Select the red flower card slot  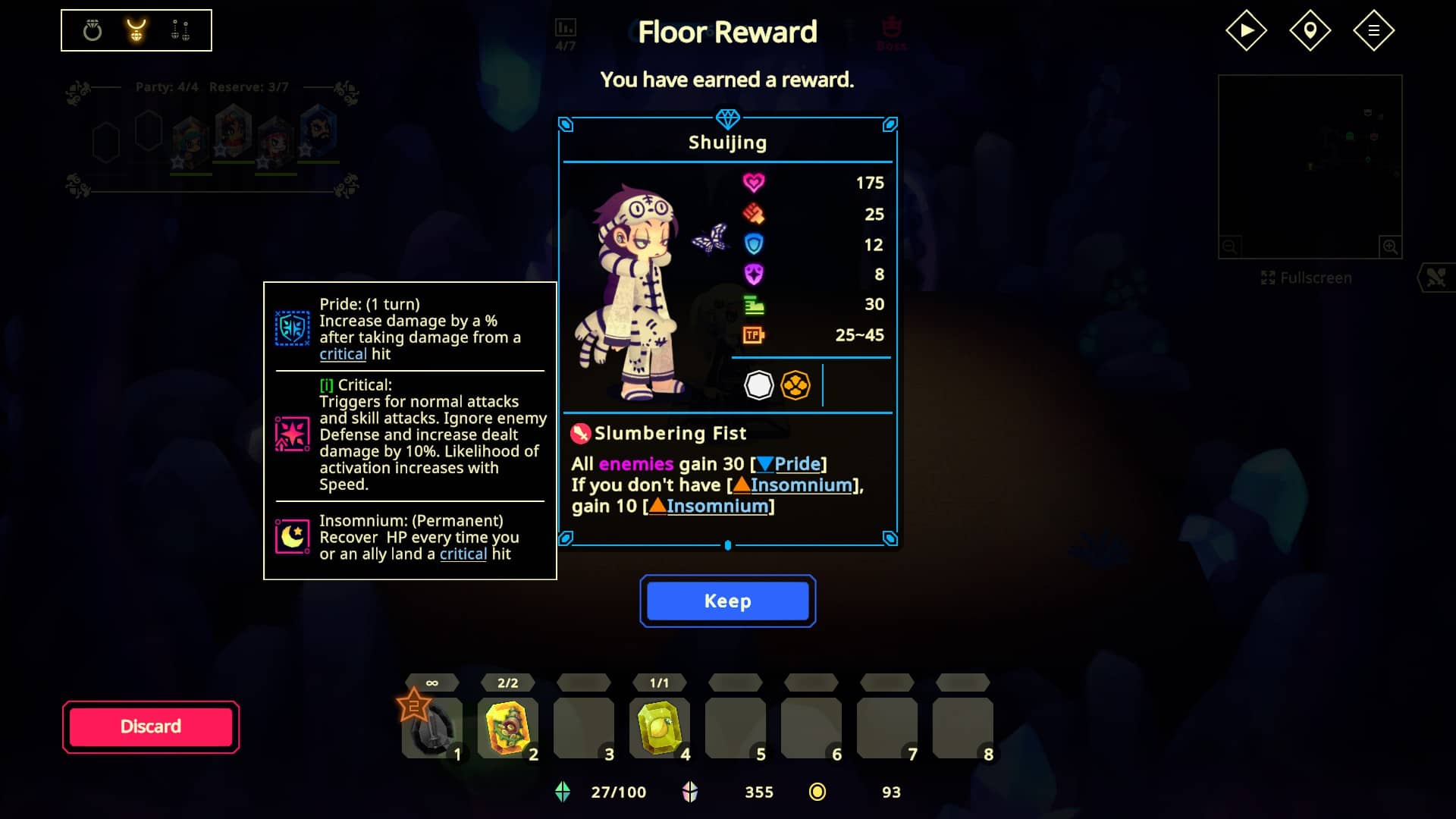(507, 728)
